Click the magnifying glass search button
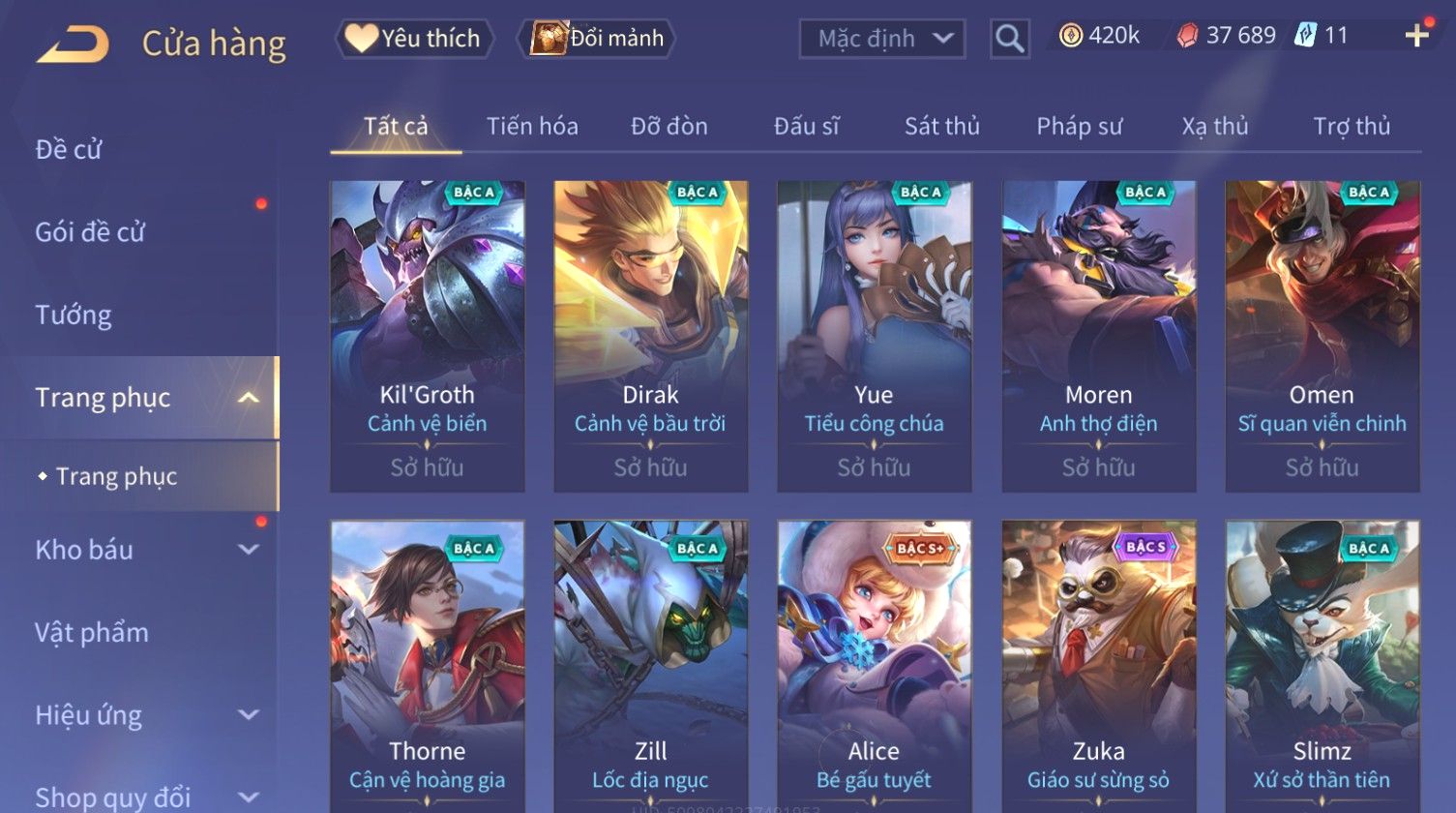The width and height of the screenshot is (1456, 813). [1009, 39]
